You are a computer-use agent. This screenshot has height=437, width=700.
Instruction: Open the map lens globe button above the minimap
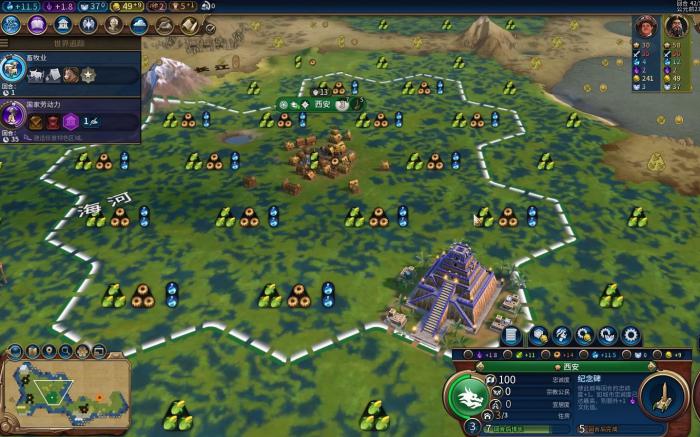point(16,351)
